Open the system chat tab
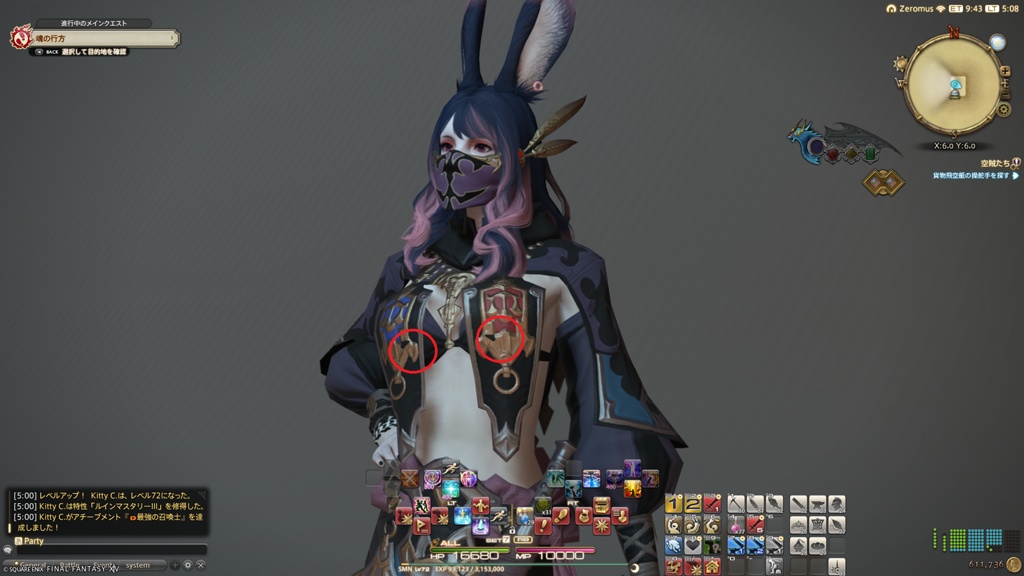The width and height of the screenshot is (1024, 576). tap(138, 565)
